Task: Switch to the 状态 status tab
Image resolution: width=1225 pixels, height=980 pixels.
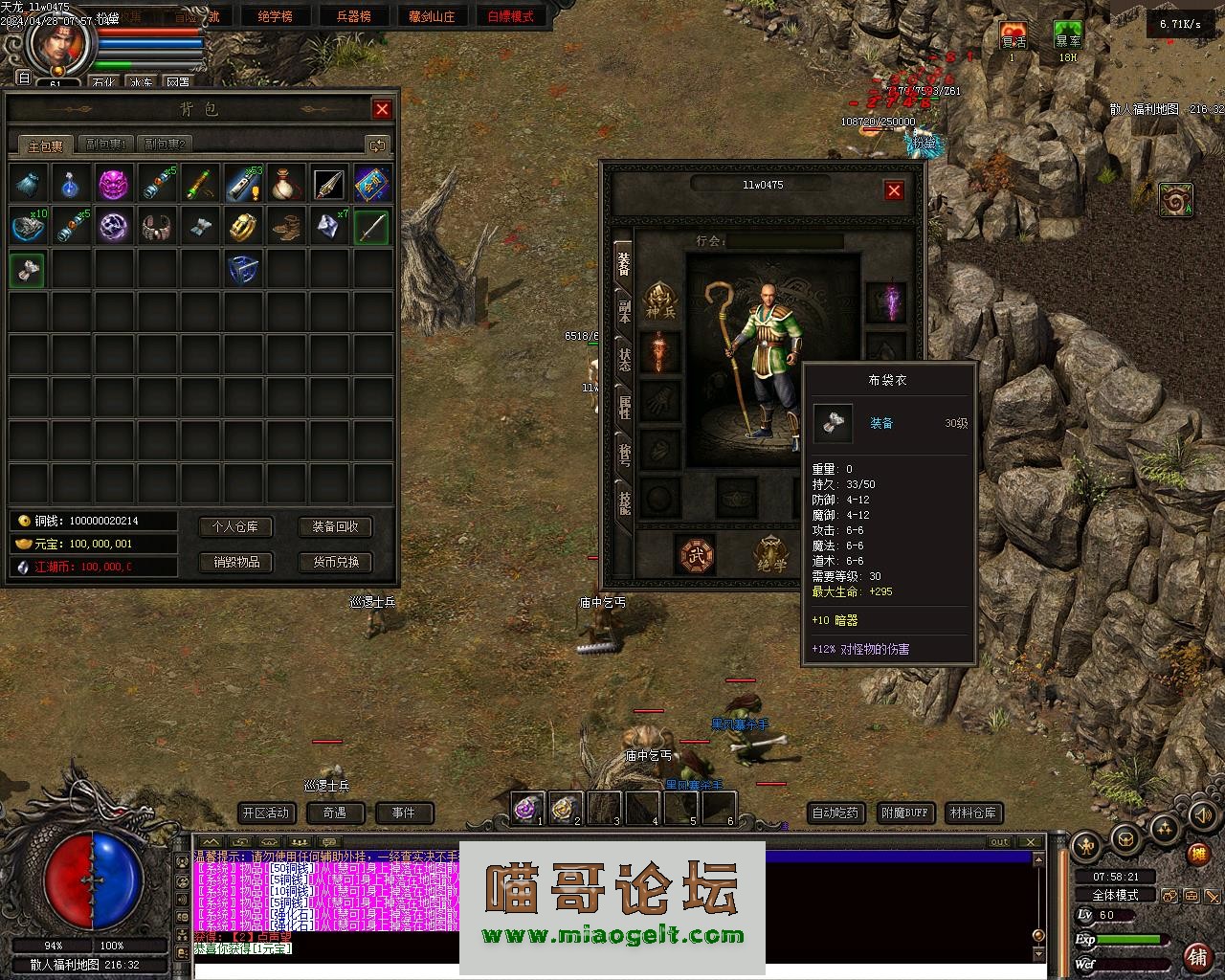Action: pyautogui.click(x=624, y=361)
